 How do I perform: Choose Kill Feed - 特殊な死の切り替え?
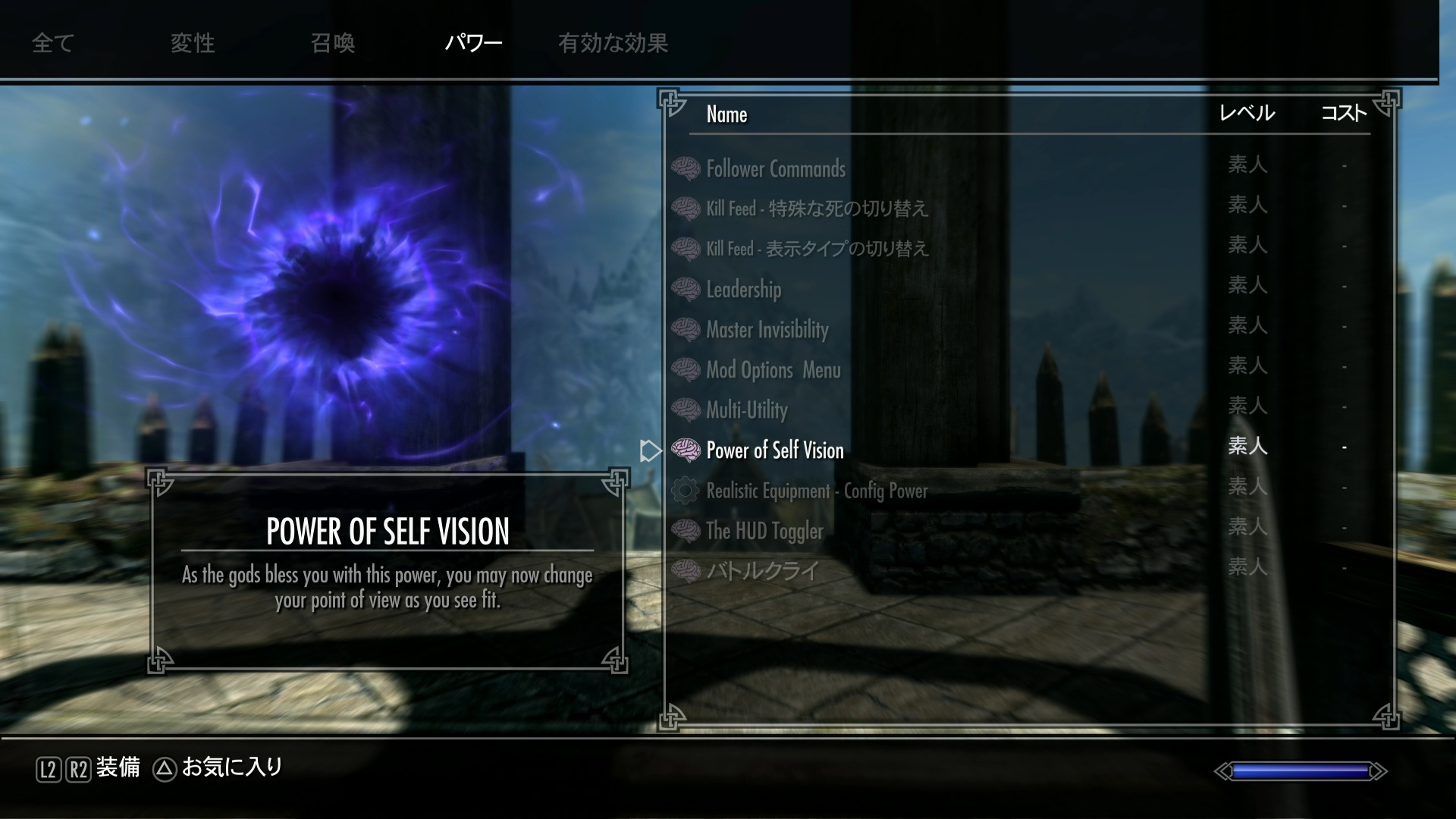[x=817, y=209]
